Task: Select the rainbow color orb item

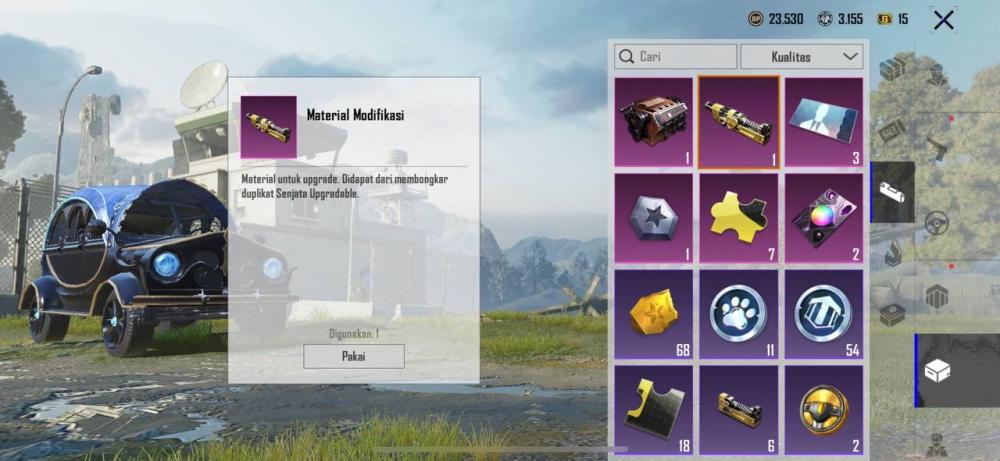Action: tap(823, 218)
